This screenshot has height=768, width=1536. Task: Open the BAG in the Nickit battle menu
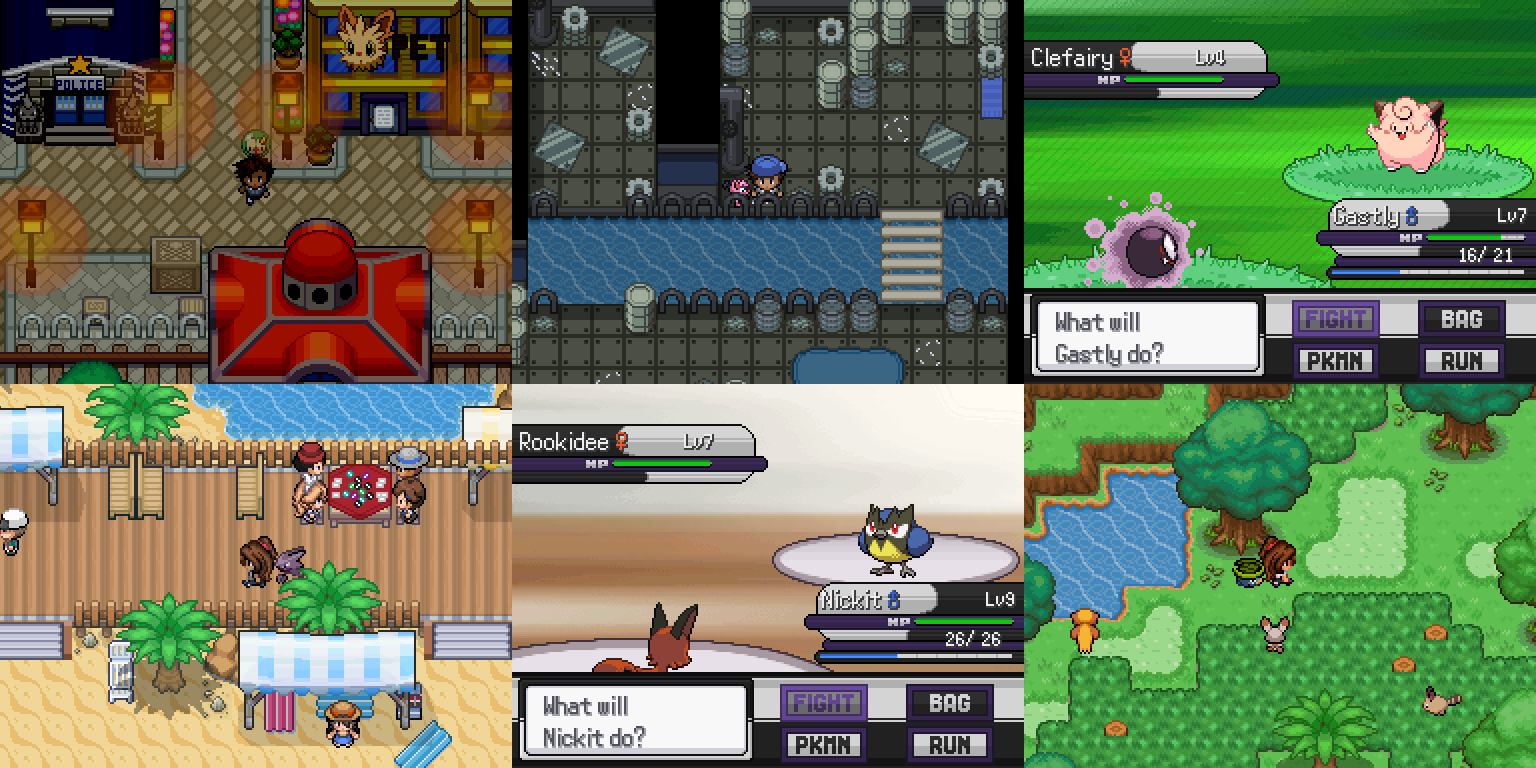[948, 702]
